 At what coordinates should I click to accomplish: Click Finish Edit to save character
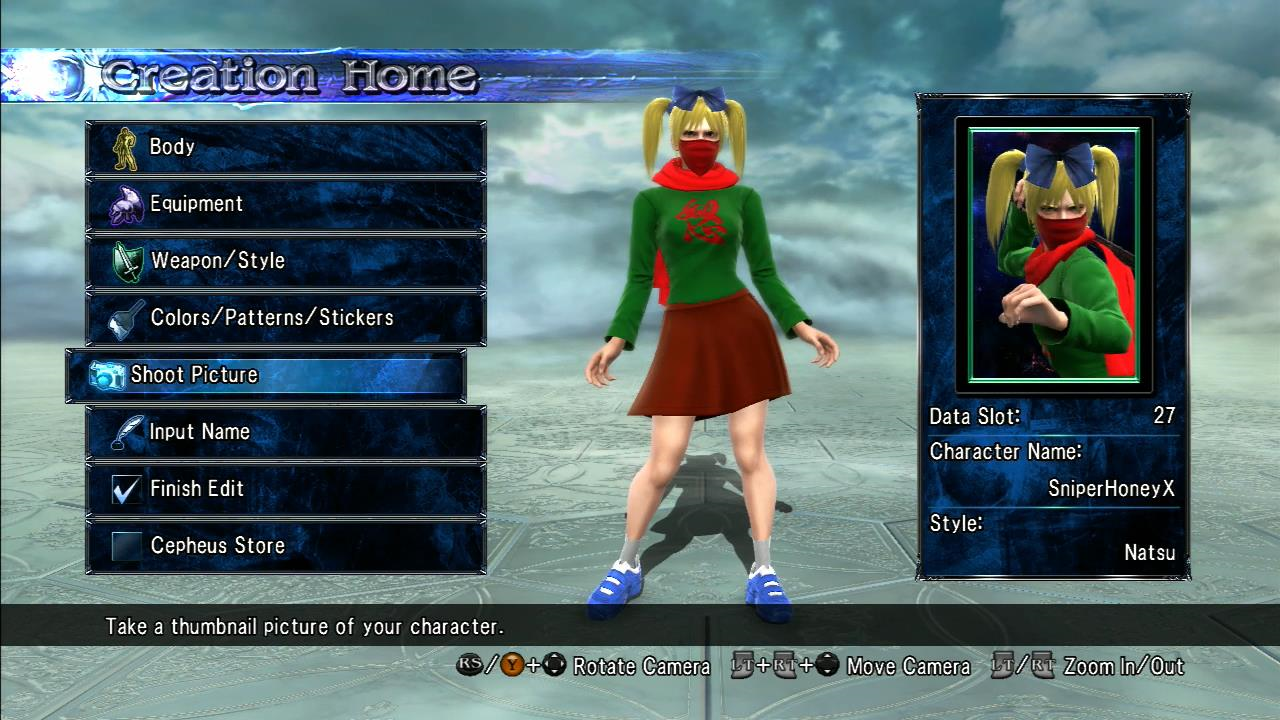coord(286,489)
